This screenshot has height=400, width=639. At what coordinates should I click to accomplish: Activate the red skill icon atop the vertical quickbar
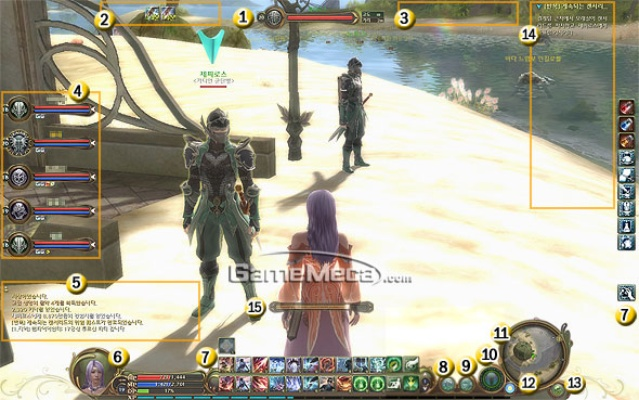pyautogui.click(x=626, y=108)
